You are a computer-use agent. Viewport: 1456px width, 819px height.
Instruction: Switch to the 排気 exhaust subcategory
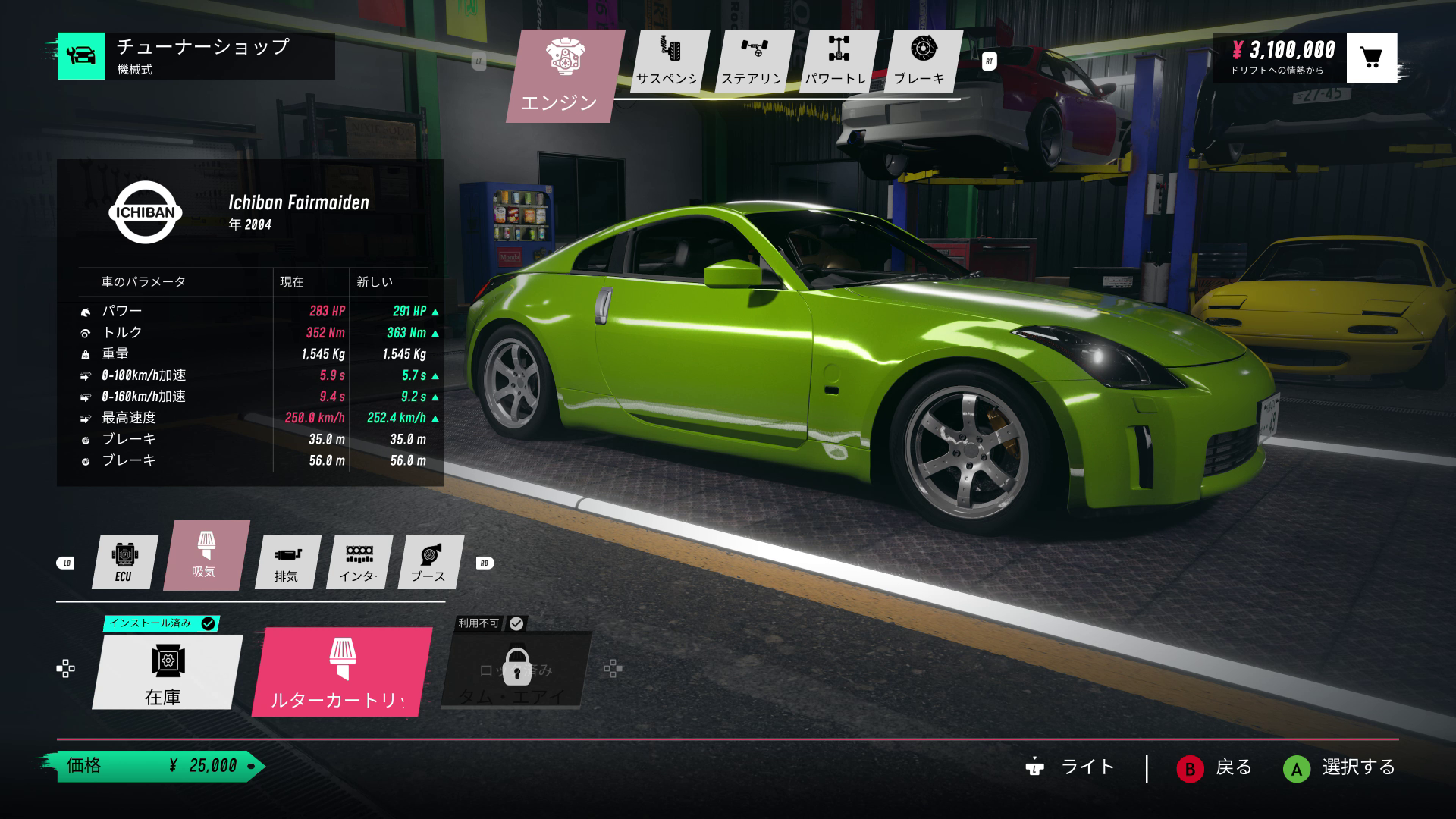287,562
